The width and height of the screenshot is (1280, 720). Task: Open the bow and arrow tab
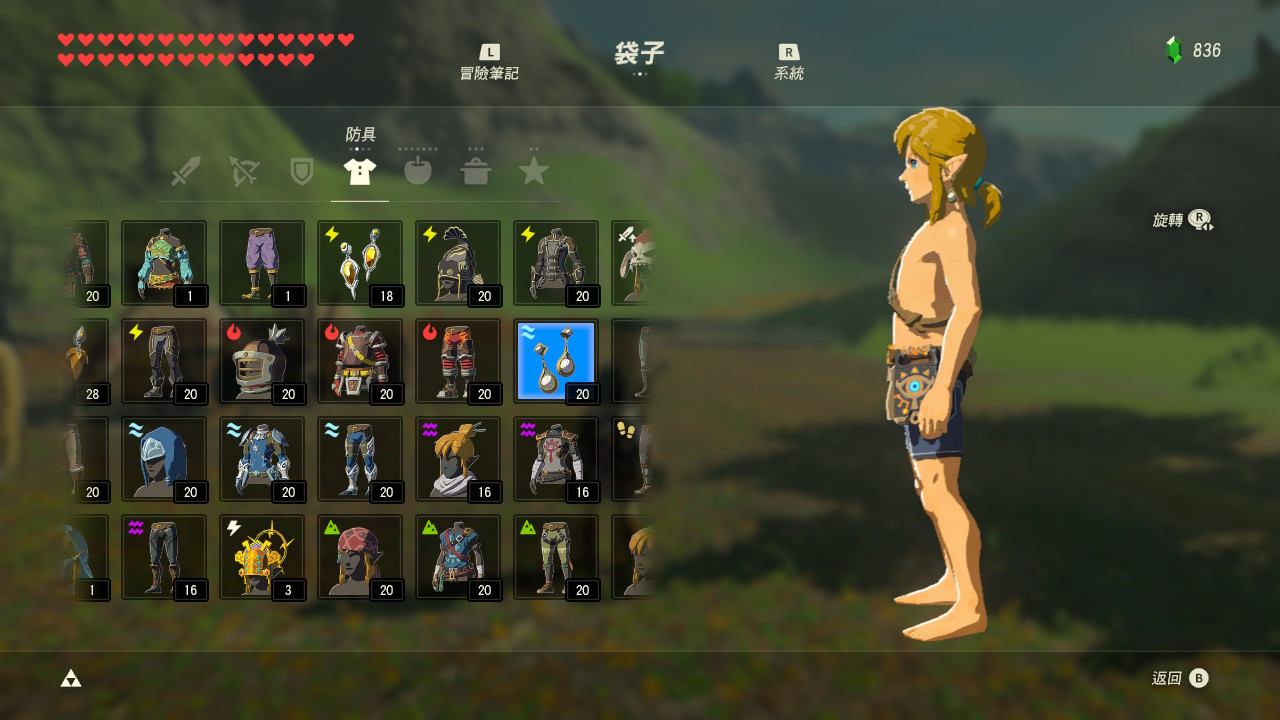tap(243, 171)
